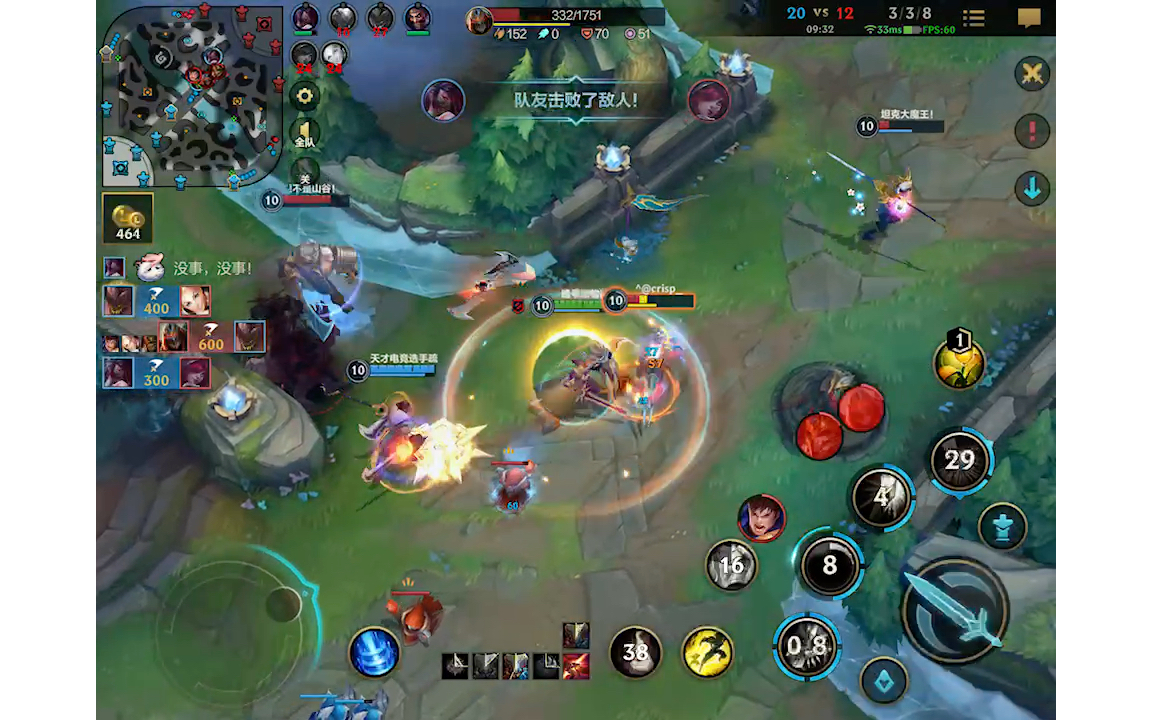Open the scoreboard list icon
Image resolution: width=1152 pixels, height=720 pixels.
pyautogui.click(x=973, y=18)
